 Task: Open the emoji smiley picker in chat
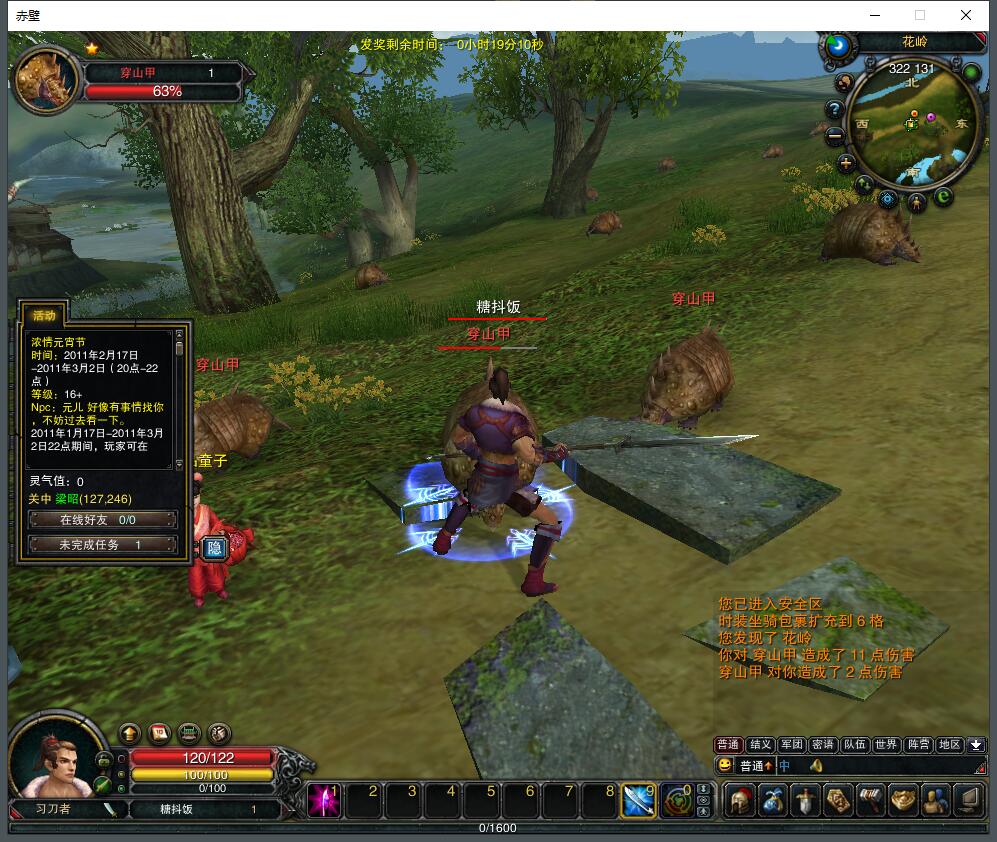click(725, 766)
